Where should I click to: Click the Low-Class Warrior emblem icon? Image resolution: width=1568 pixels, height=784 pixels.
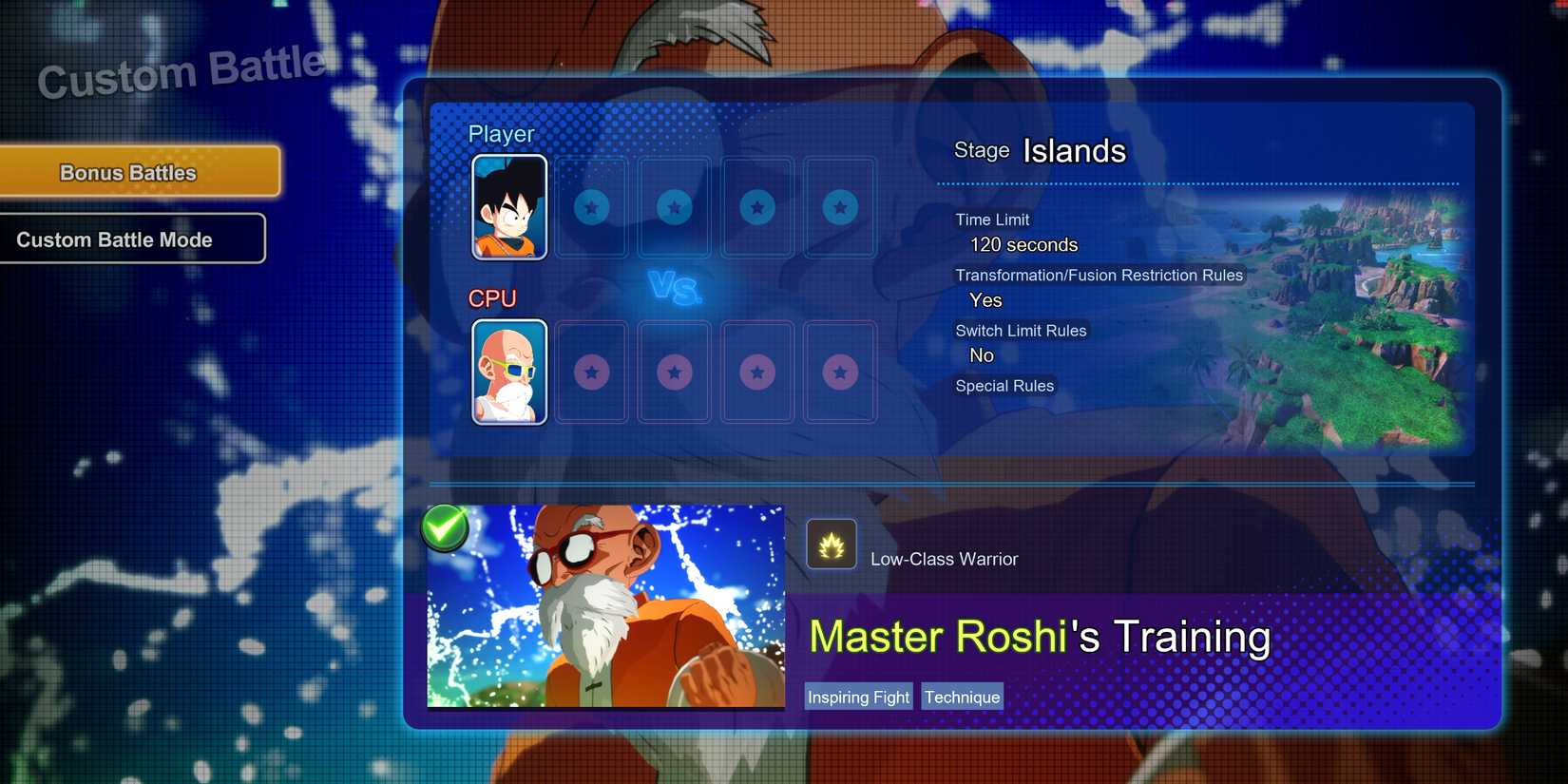(x=832, y=544)
